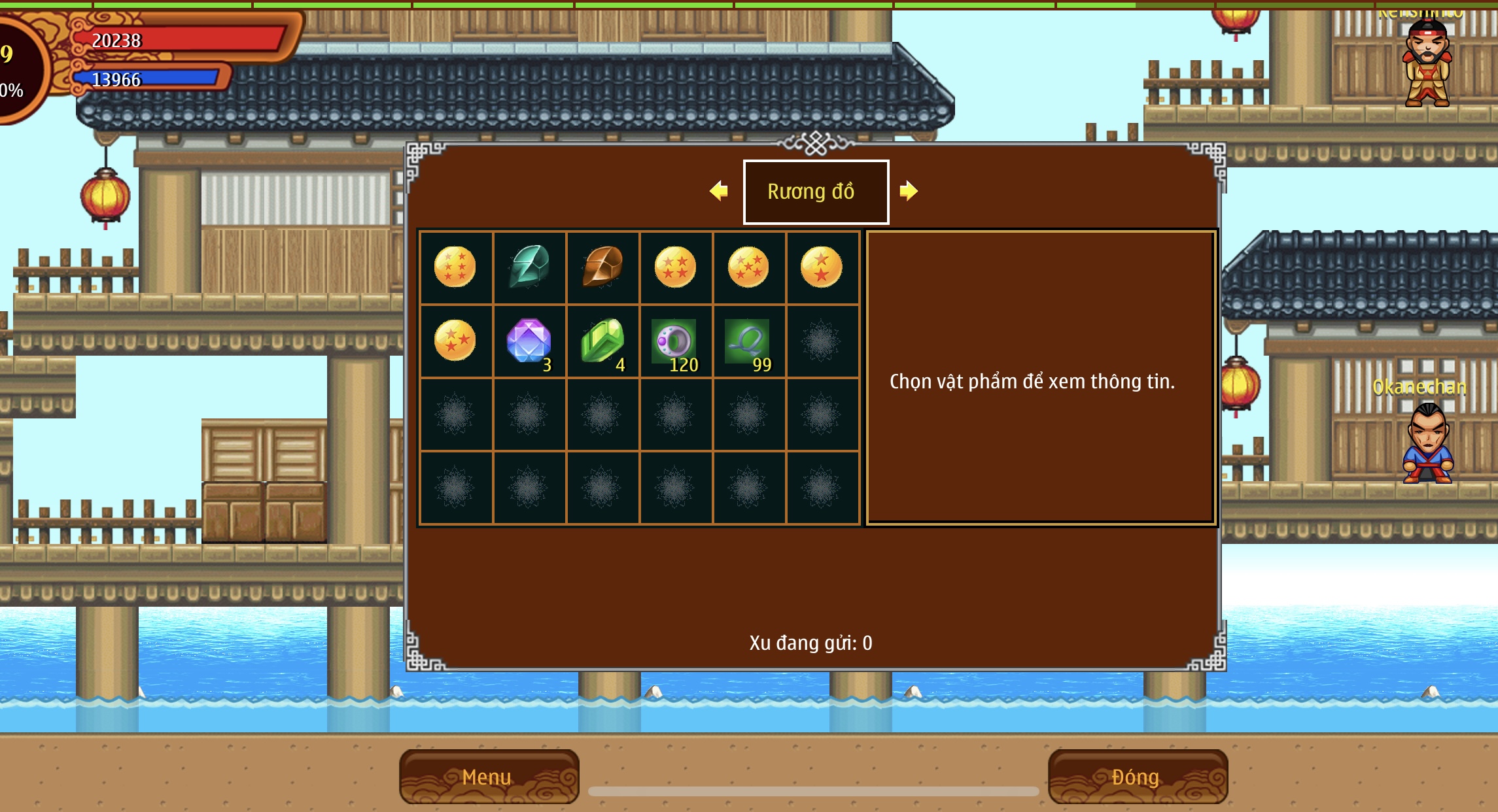Pick the teal crystal stone
The width and height of the screenshot is (1498, 812).
coord(529,267)
